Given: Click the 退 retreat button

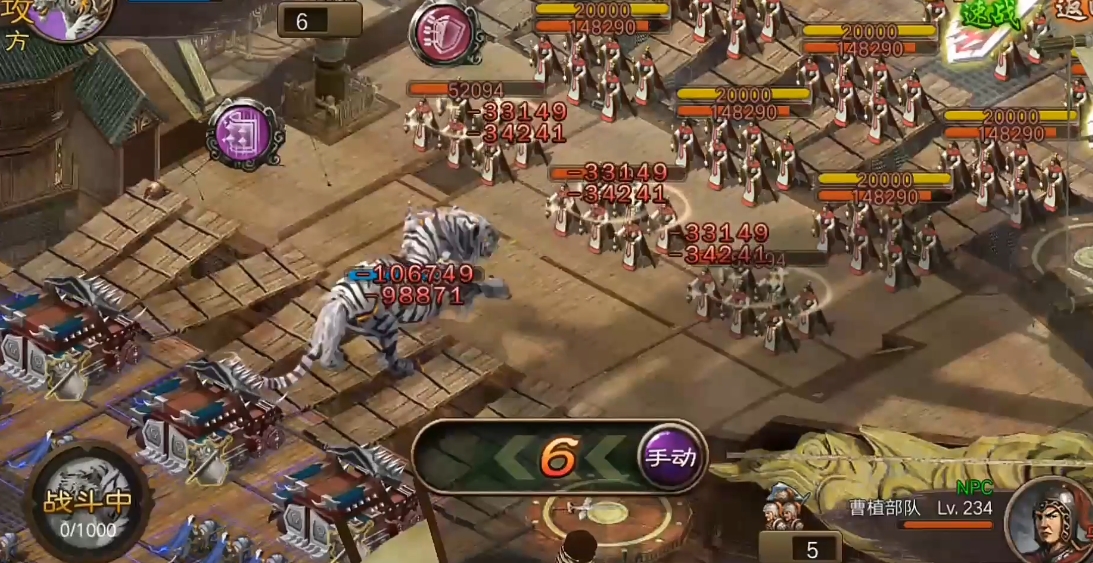Looking at the screenshot, I should 1074,12.
